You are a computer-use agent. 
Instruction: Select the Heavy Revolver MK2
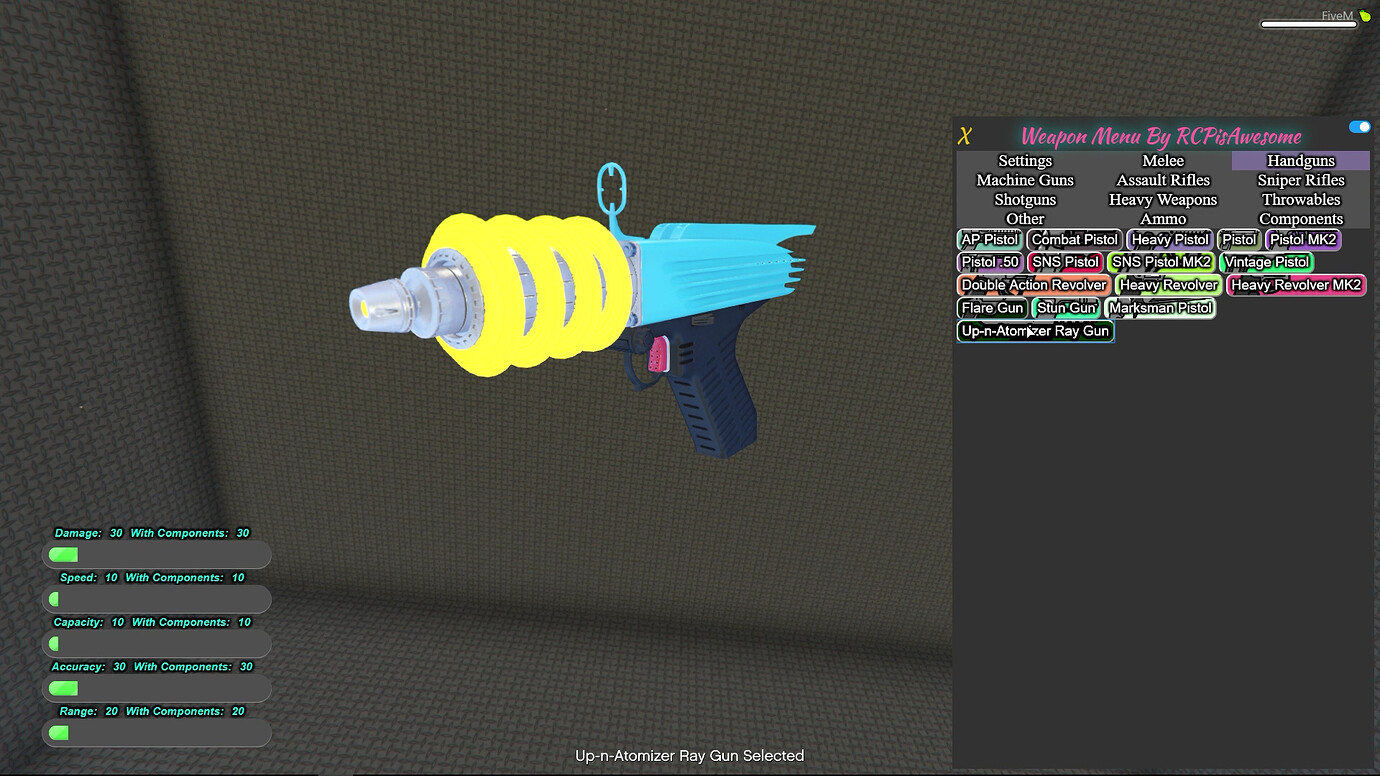1296,284
